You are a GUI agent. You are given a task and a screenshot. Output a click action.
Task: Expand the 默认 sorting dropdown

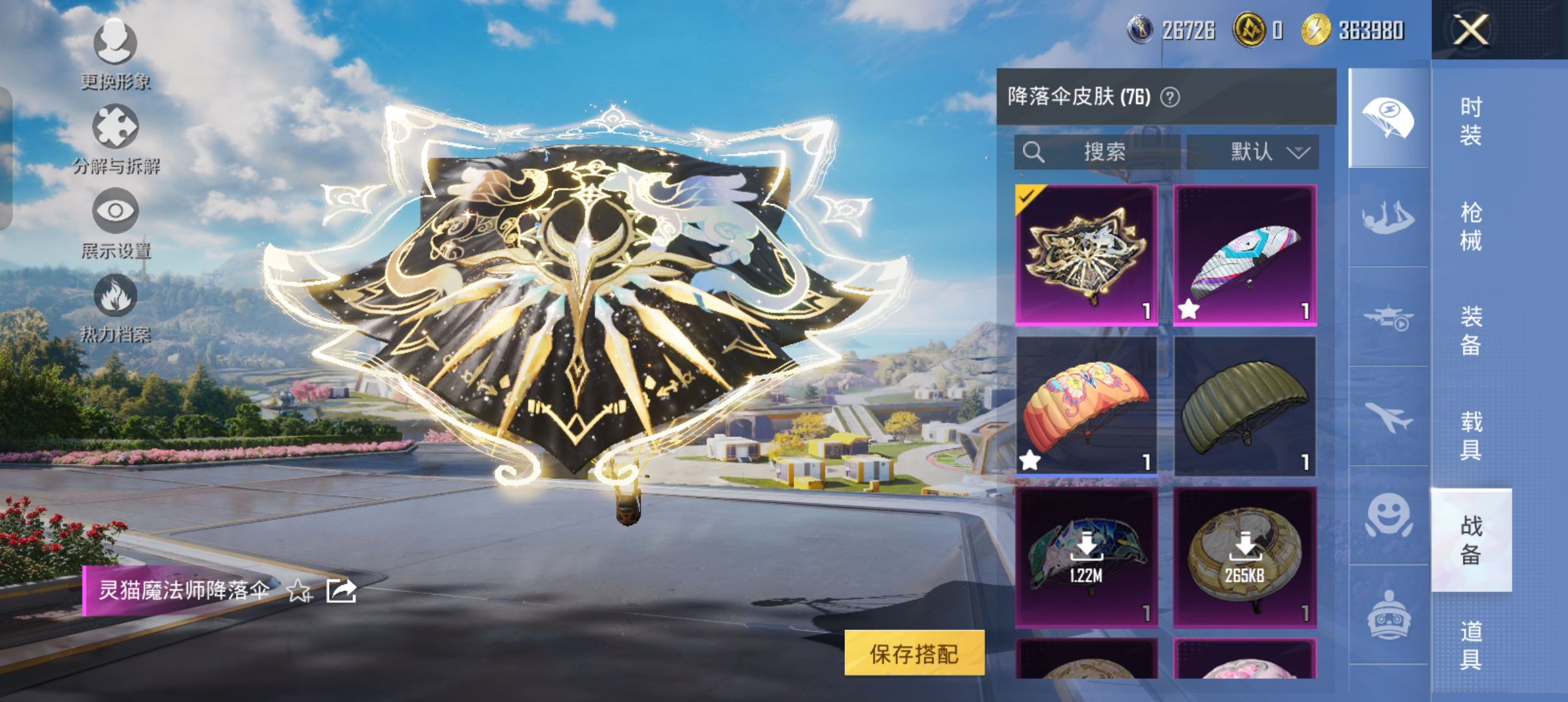1260,152
